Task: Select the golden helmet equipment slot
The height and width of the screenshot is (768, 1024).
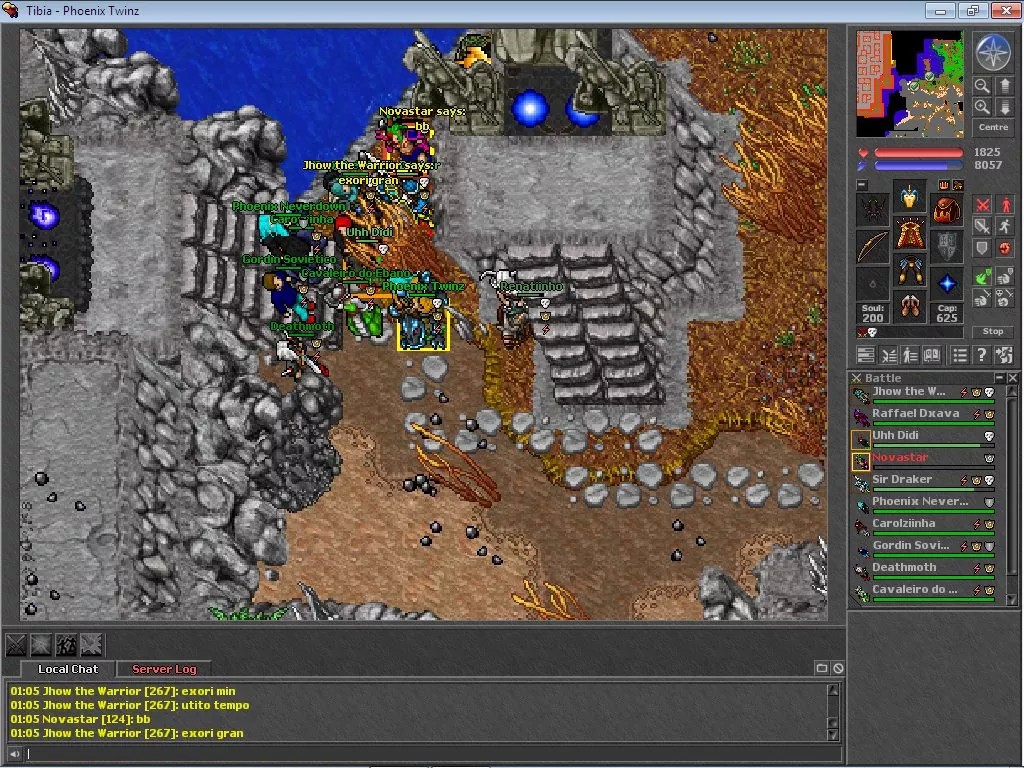Action: (x=909, y=197)
